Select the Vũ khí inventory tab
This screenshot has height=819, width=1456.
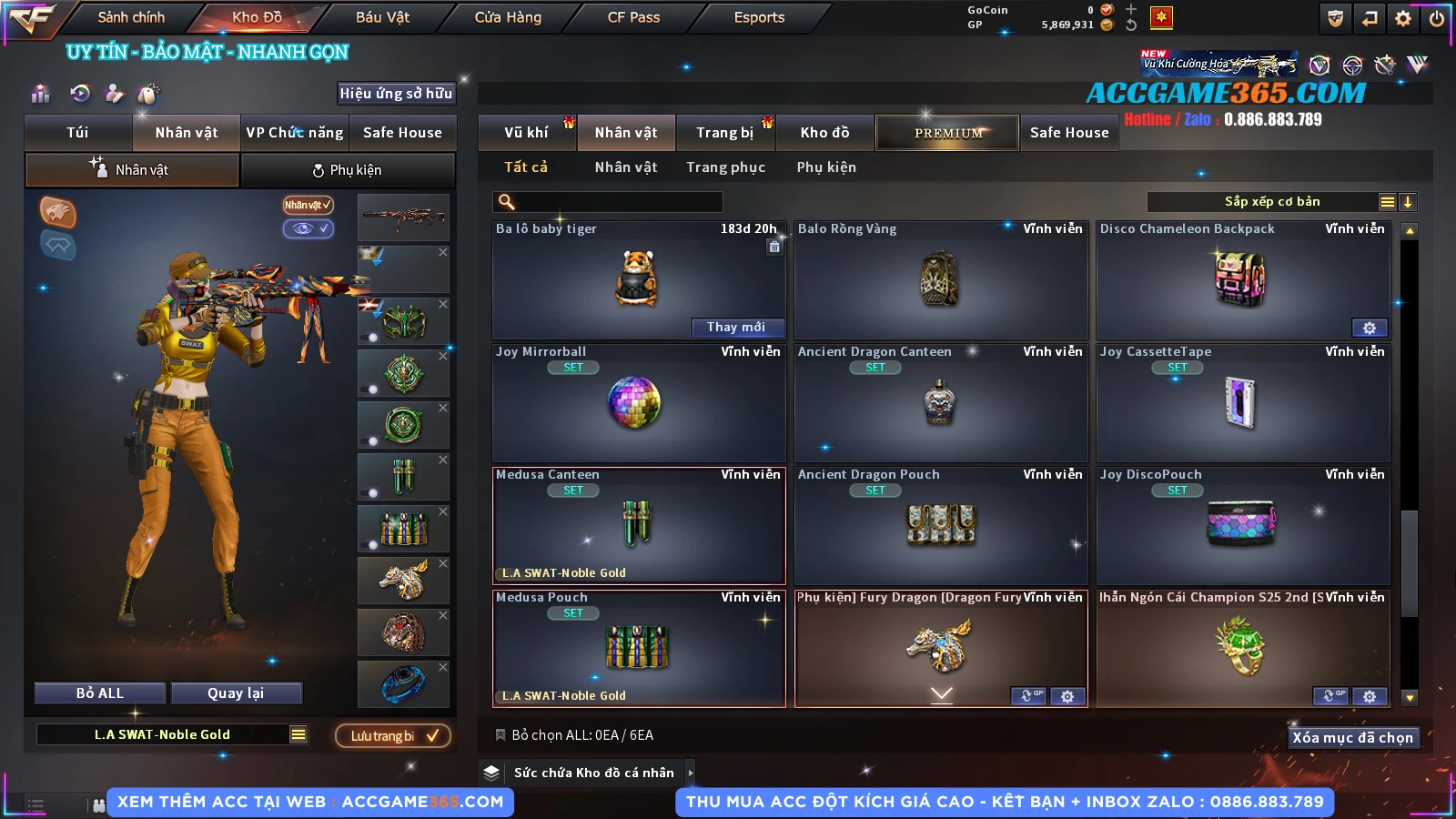pyautogui.click(x=526, y=133)
